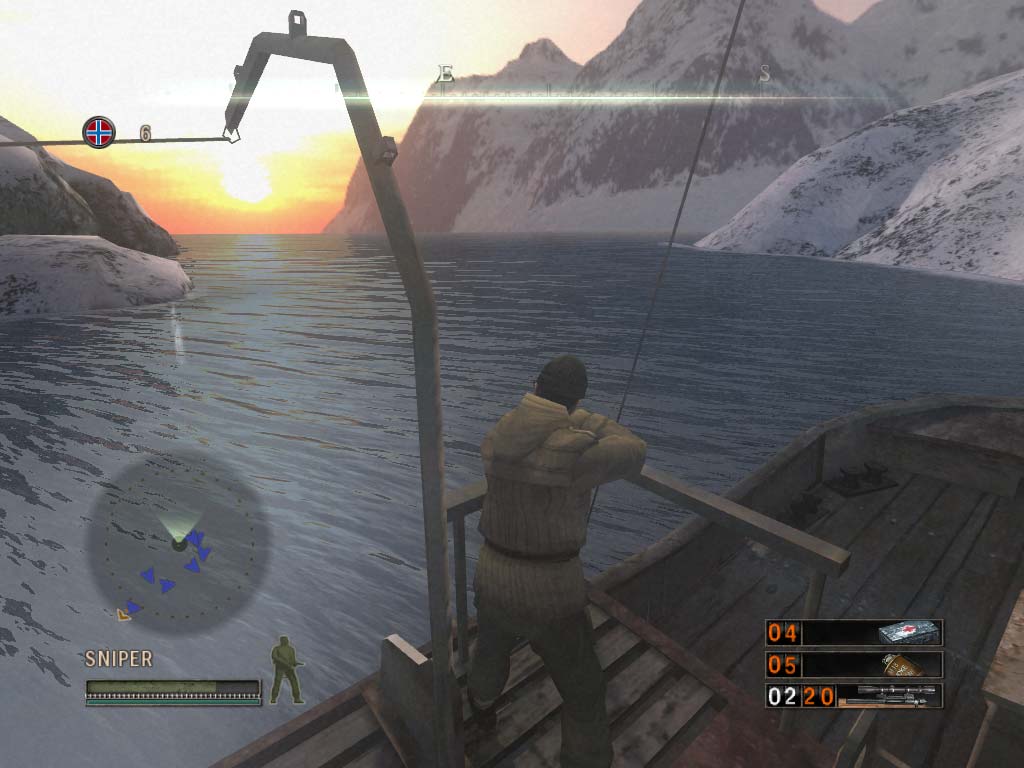Image resolution: width=1024 pixels, height=768 pixels.
Task: Click the compass strip heading bar
Action: tap(600, 89)
